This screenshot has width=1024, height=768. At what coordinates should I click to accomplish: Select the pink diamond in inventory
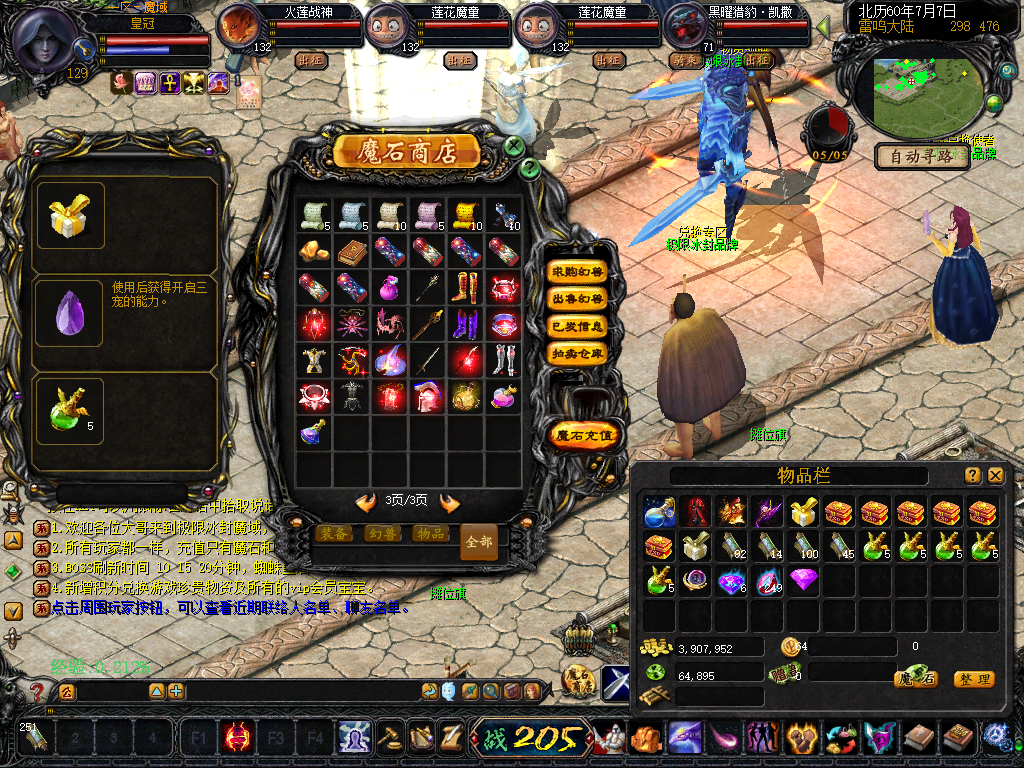tap(803, 579)
